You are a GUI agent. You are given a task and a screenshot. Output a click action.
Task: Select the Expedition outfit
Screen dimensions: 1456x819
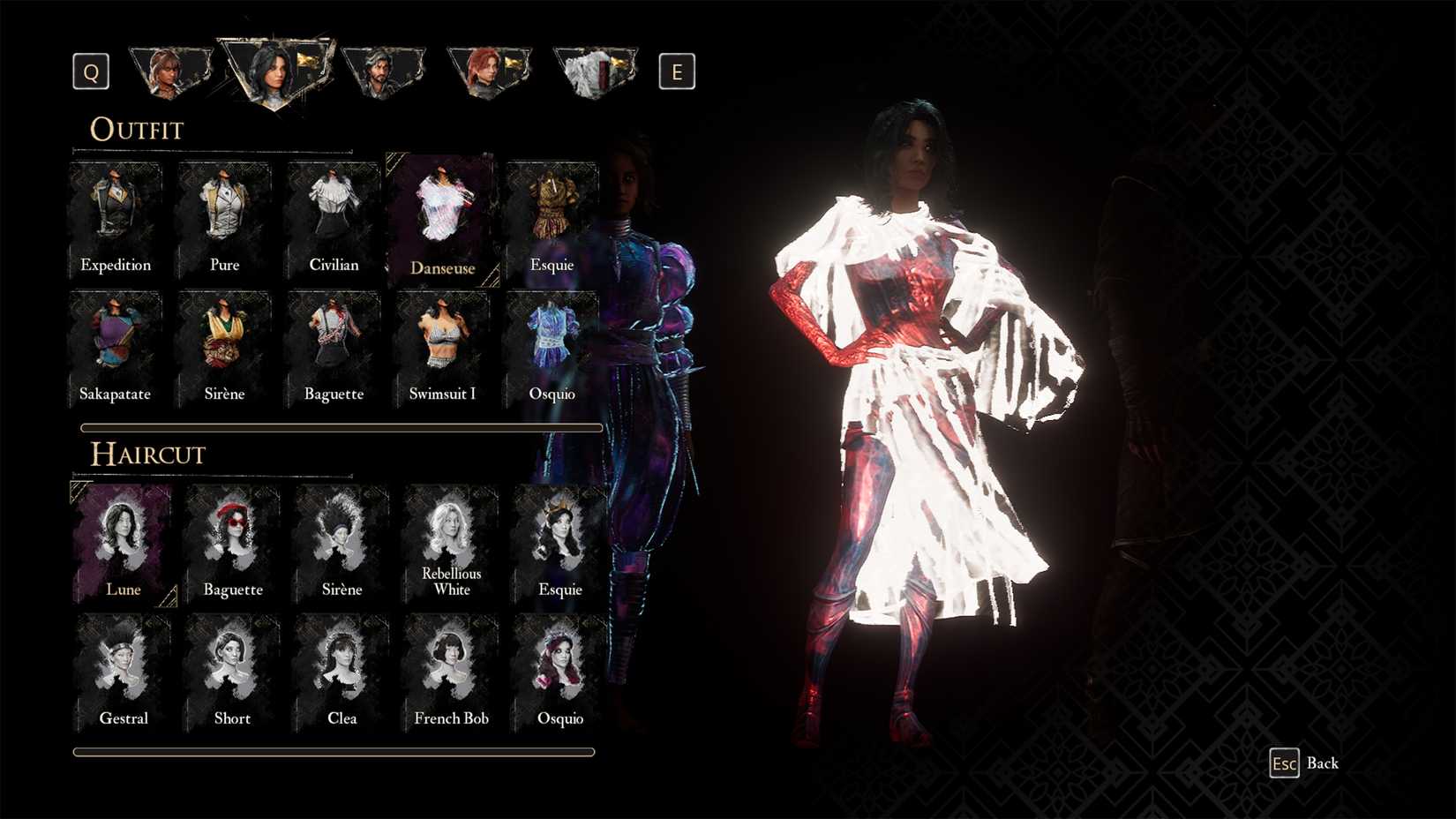pos(116,216)
